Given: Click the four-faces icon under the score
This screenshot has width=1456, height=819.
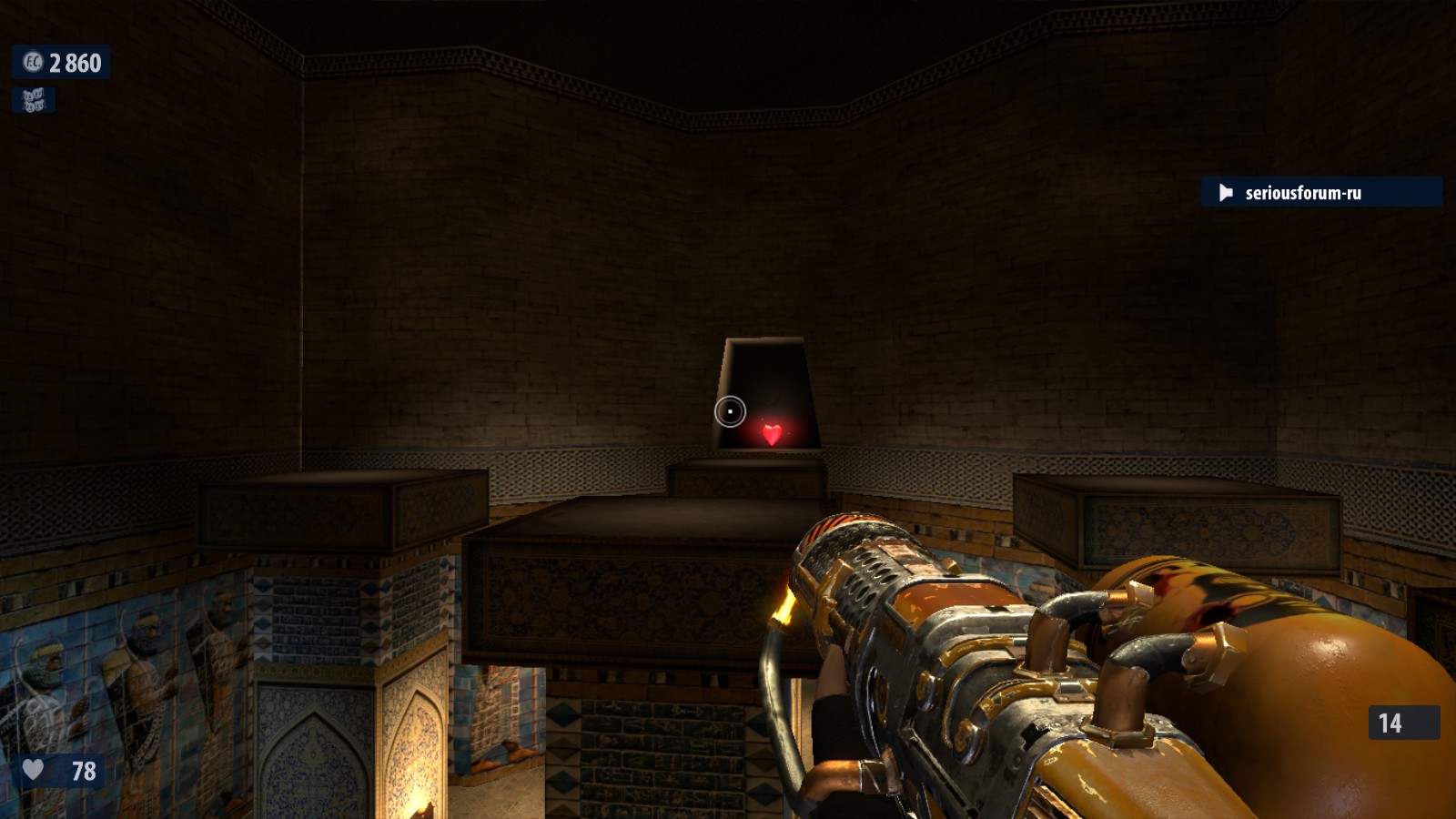Looking at the screenshot, I should click(34, 100).
